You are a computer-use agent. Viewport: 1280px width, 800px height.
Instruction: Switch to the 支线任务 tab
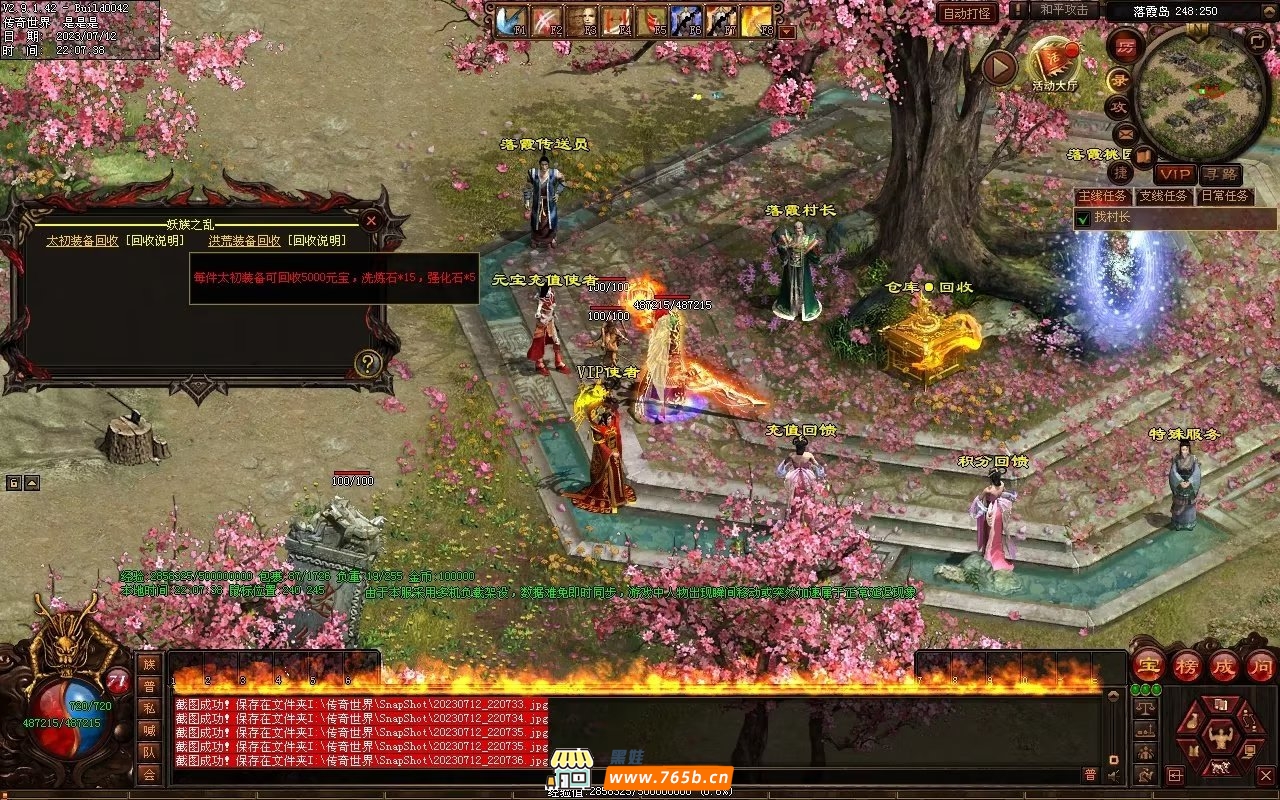[x=1164, y=196]
